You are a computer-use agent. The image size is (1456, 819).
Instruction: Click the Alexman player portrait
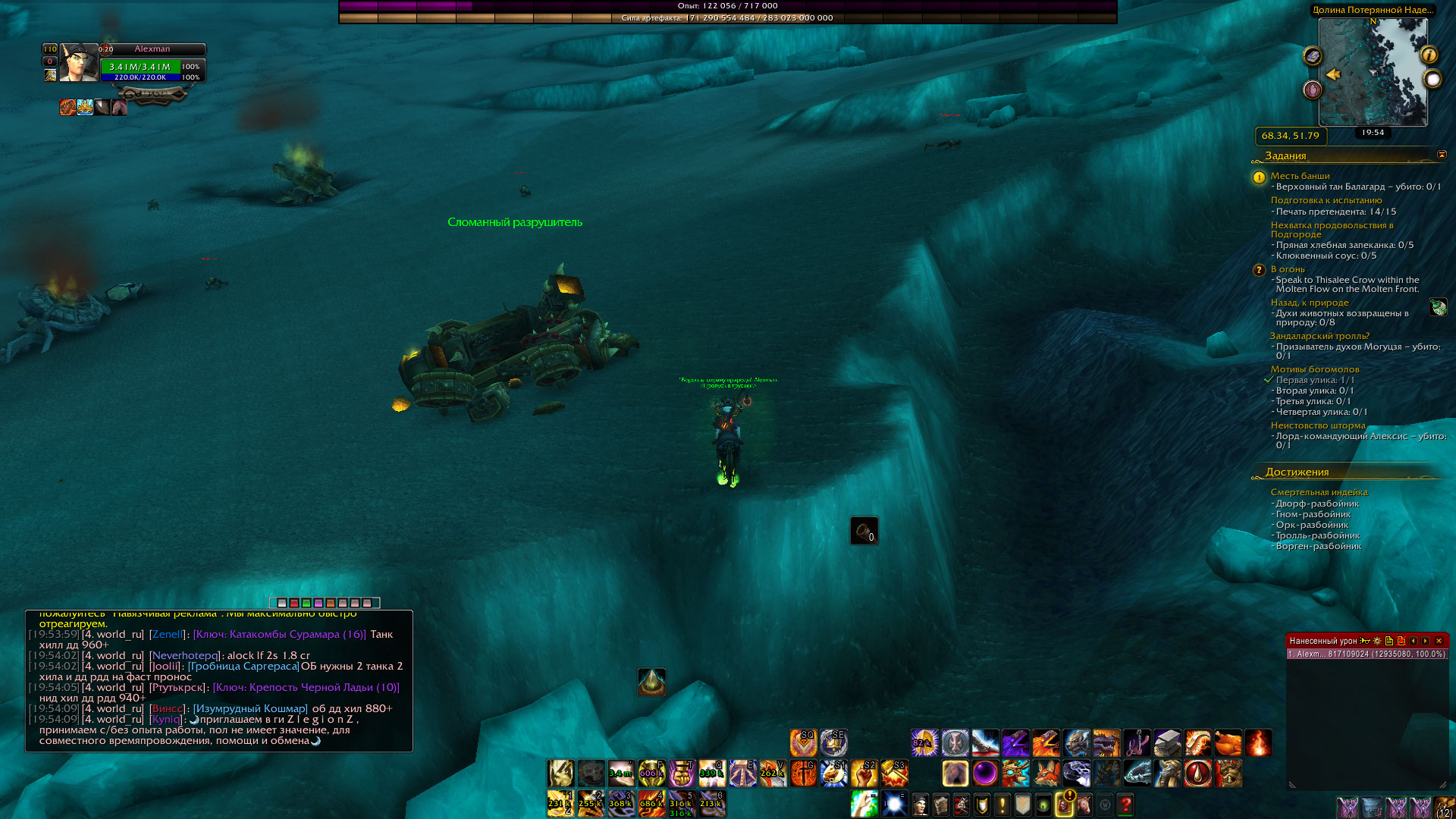tap(79, 63)
